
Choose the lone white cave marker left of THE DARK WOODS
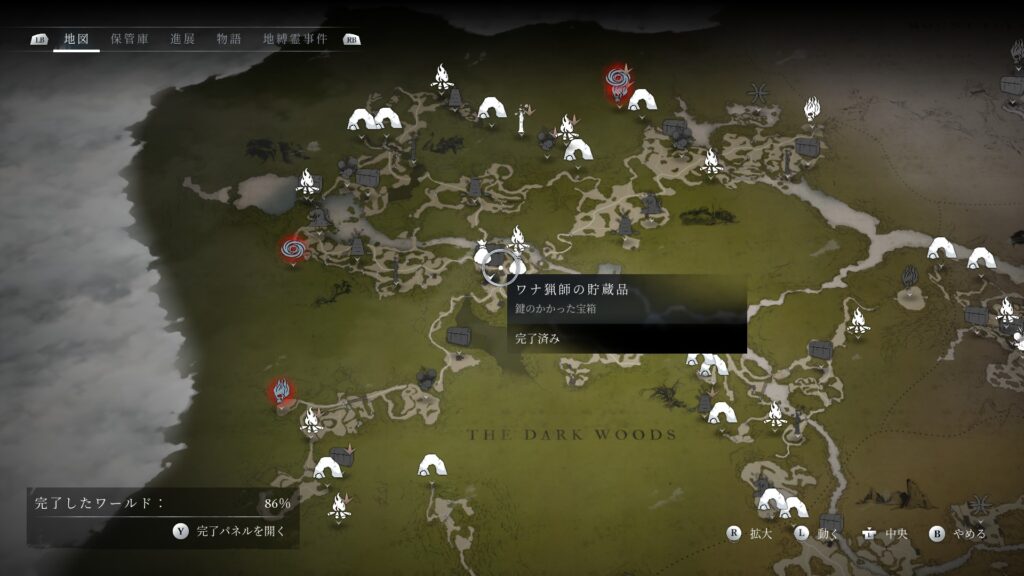(x=432, y=465)
